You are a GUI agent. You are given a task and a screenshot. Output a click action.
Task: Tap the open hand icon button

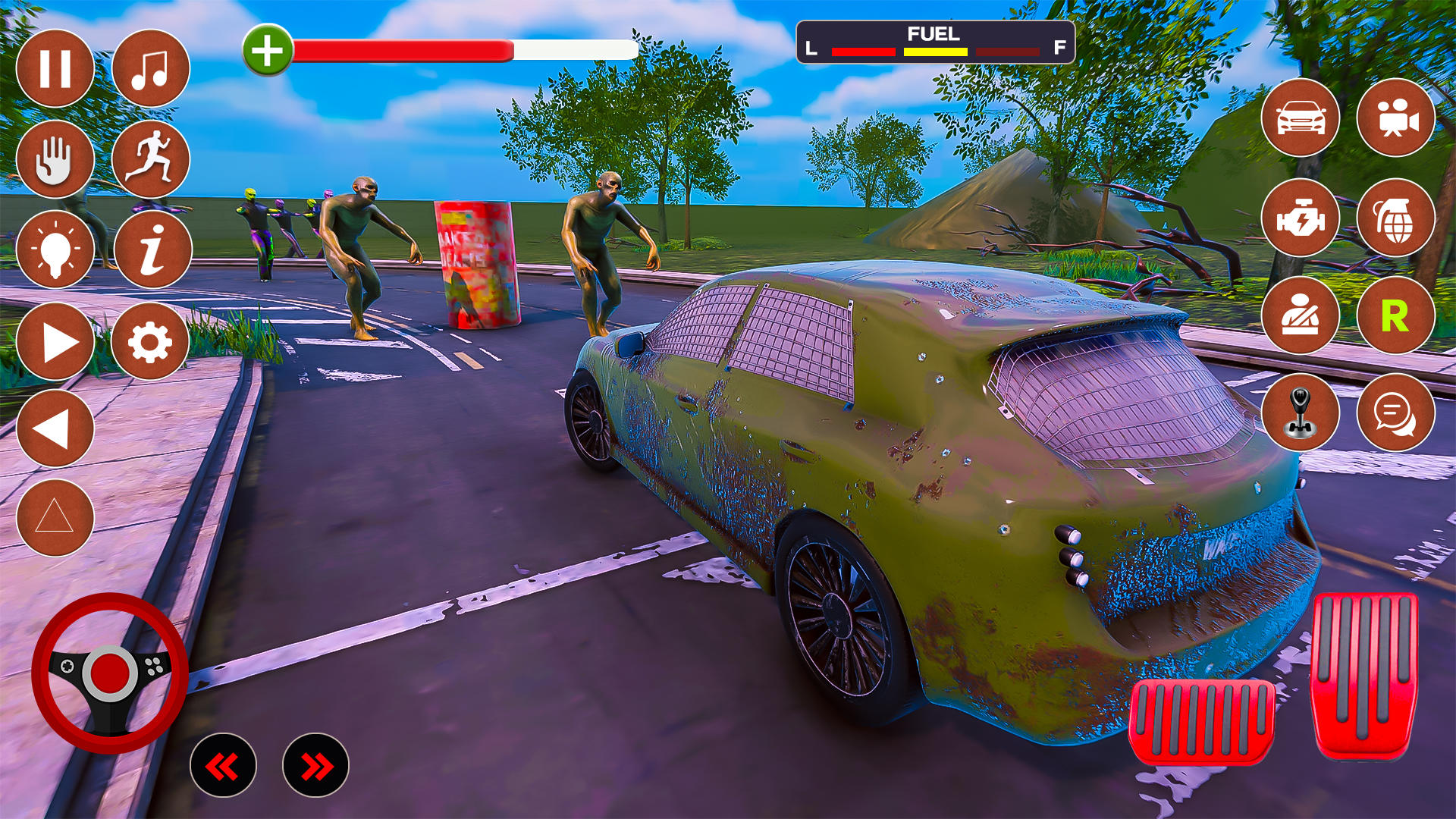pyautogui.click(x=55, y=159)
